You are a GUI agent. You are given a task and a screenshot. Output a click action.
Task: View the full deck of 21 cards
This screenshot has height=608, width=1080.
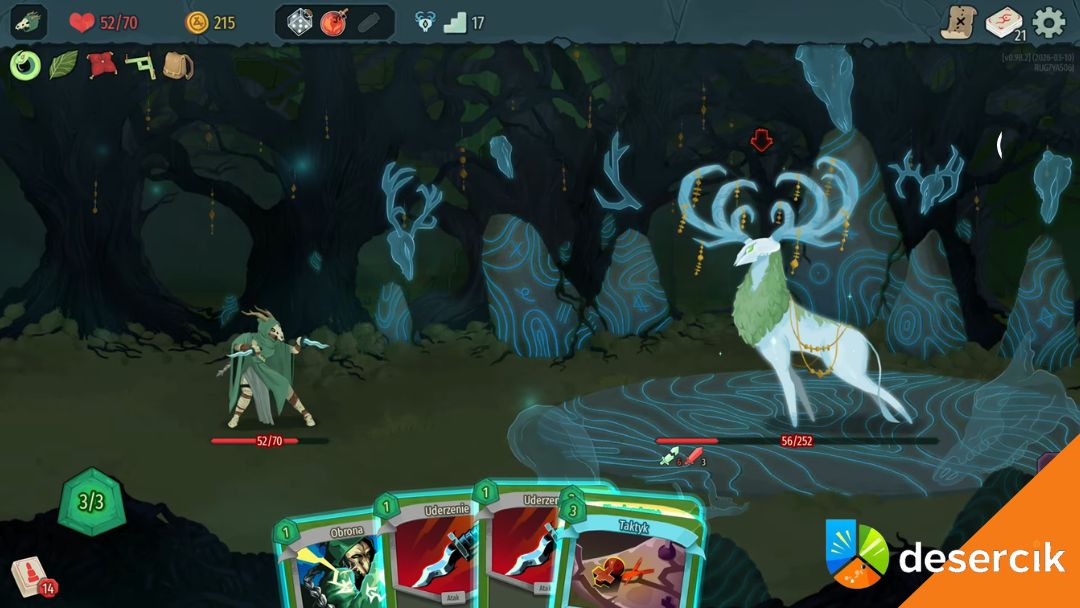(x=1003, y=22)
